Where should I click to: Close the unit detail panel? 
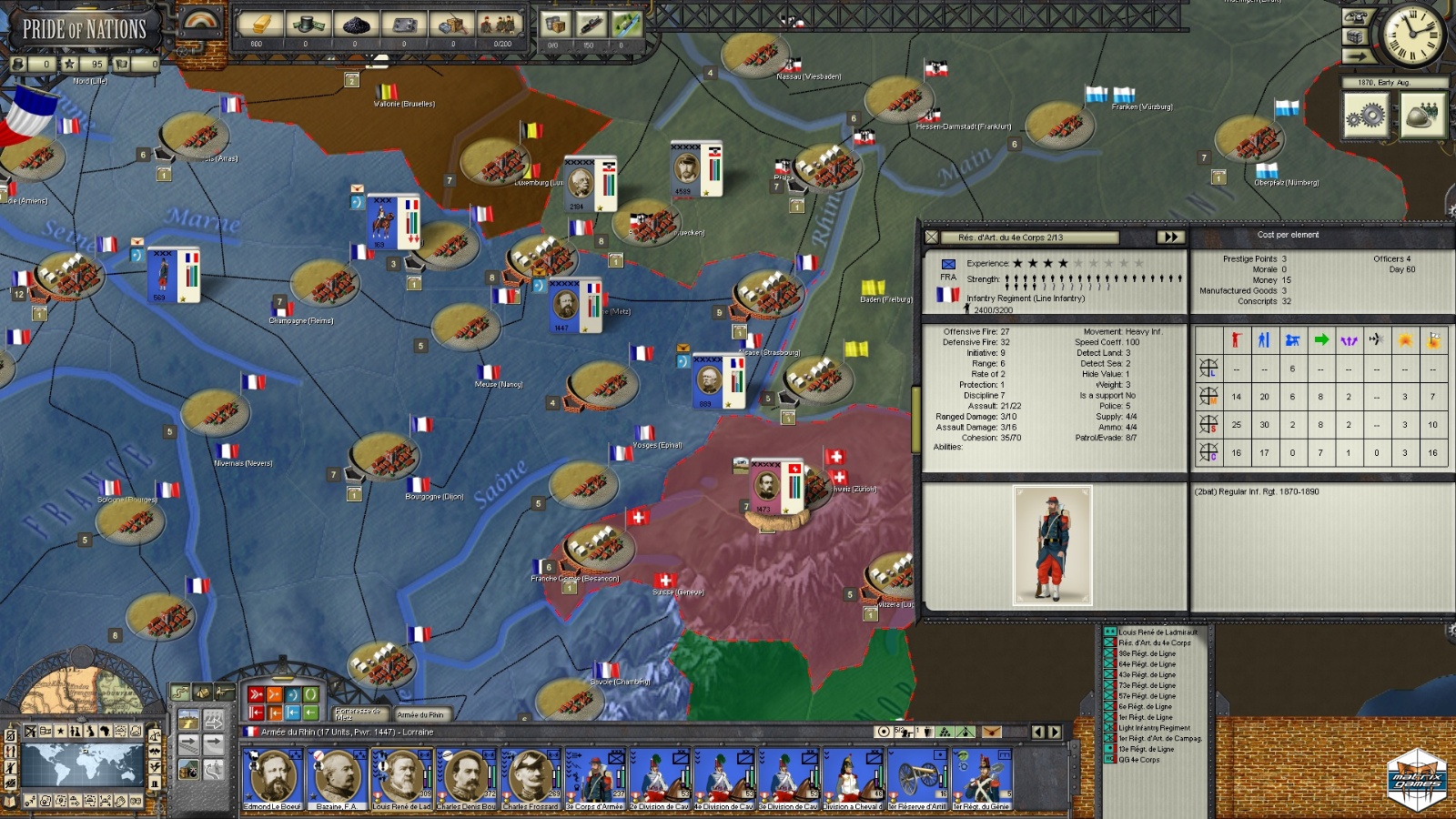pos(931,237)
